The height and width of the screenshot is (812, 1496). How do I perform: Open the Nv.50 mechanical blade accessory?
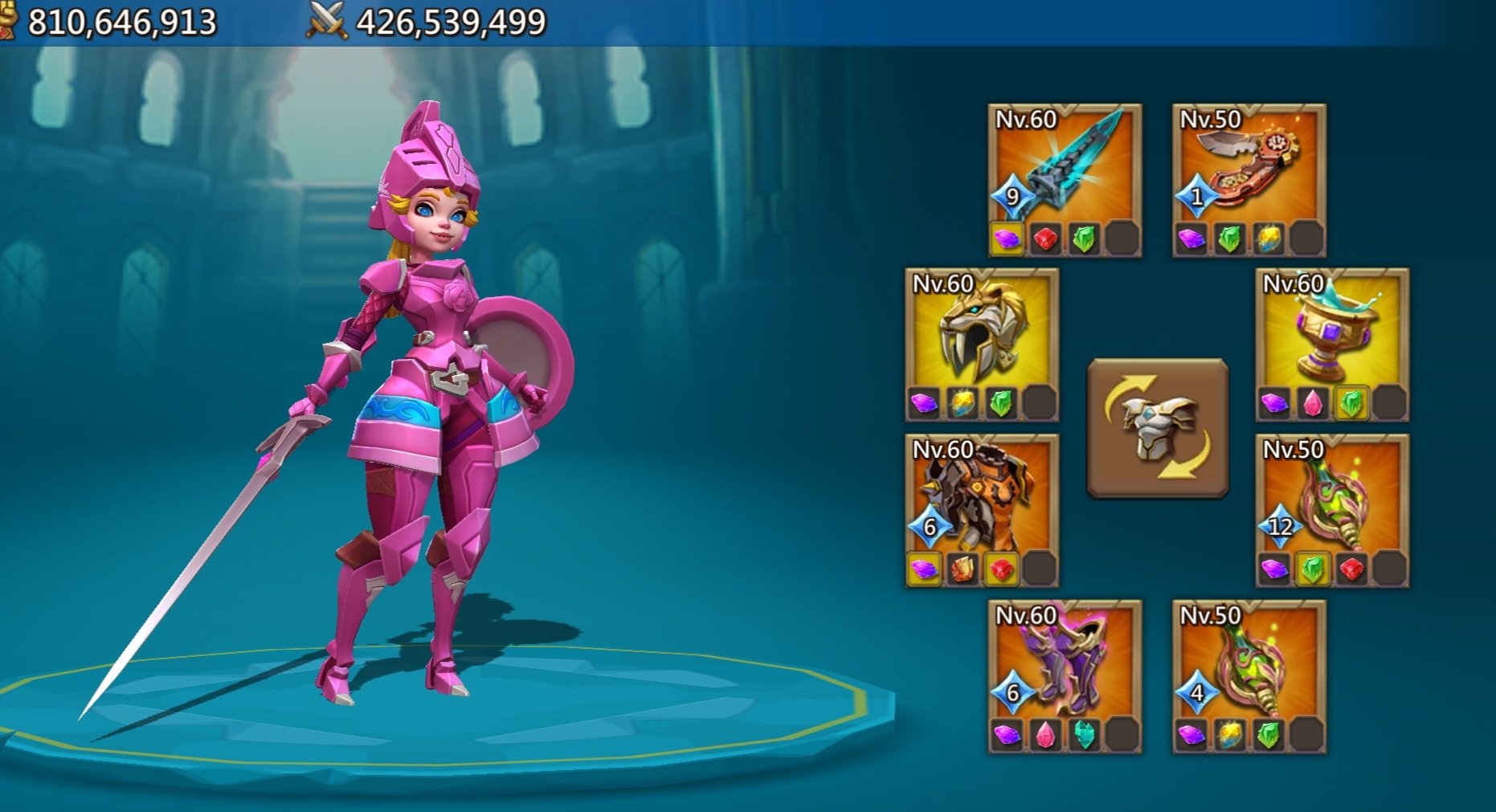1251,169
